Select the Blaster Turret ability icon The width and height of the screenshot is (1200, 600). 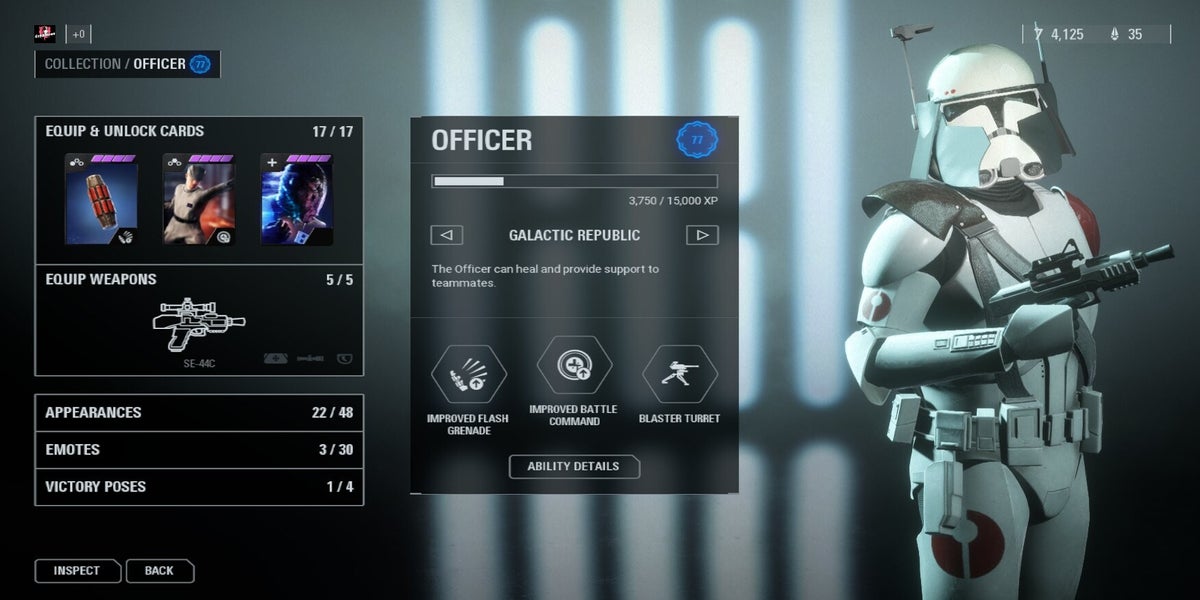click(679, 373)
